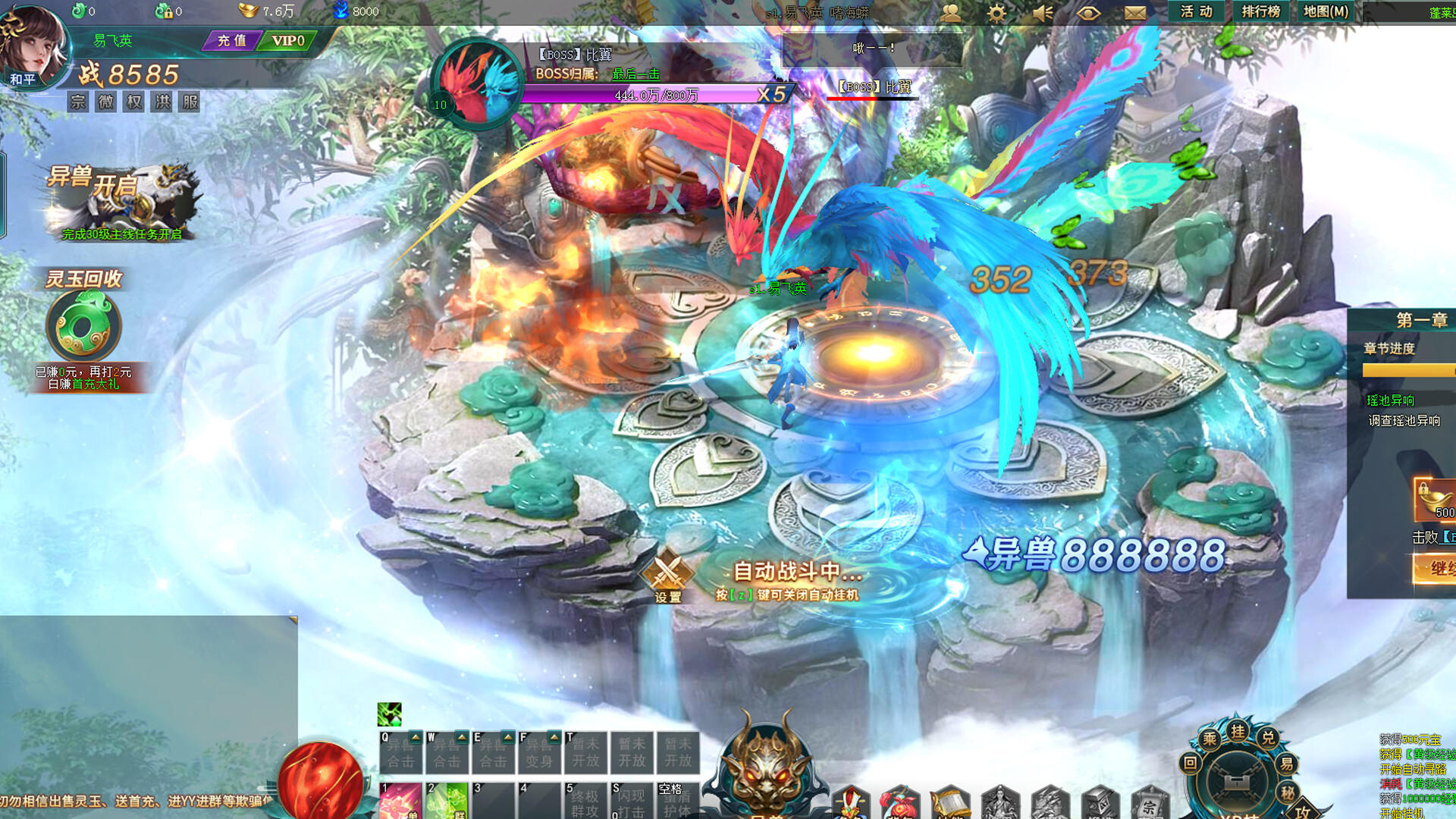The height and width of the screenshot is (819, 1456).
Task: Open the friends social icon
Action: coord(951,12)
